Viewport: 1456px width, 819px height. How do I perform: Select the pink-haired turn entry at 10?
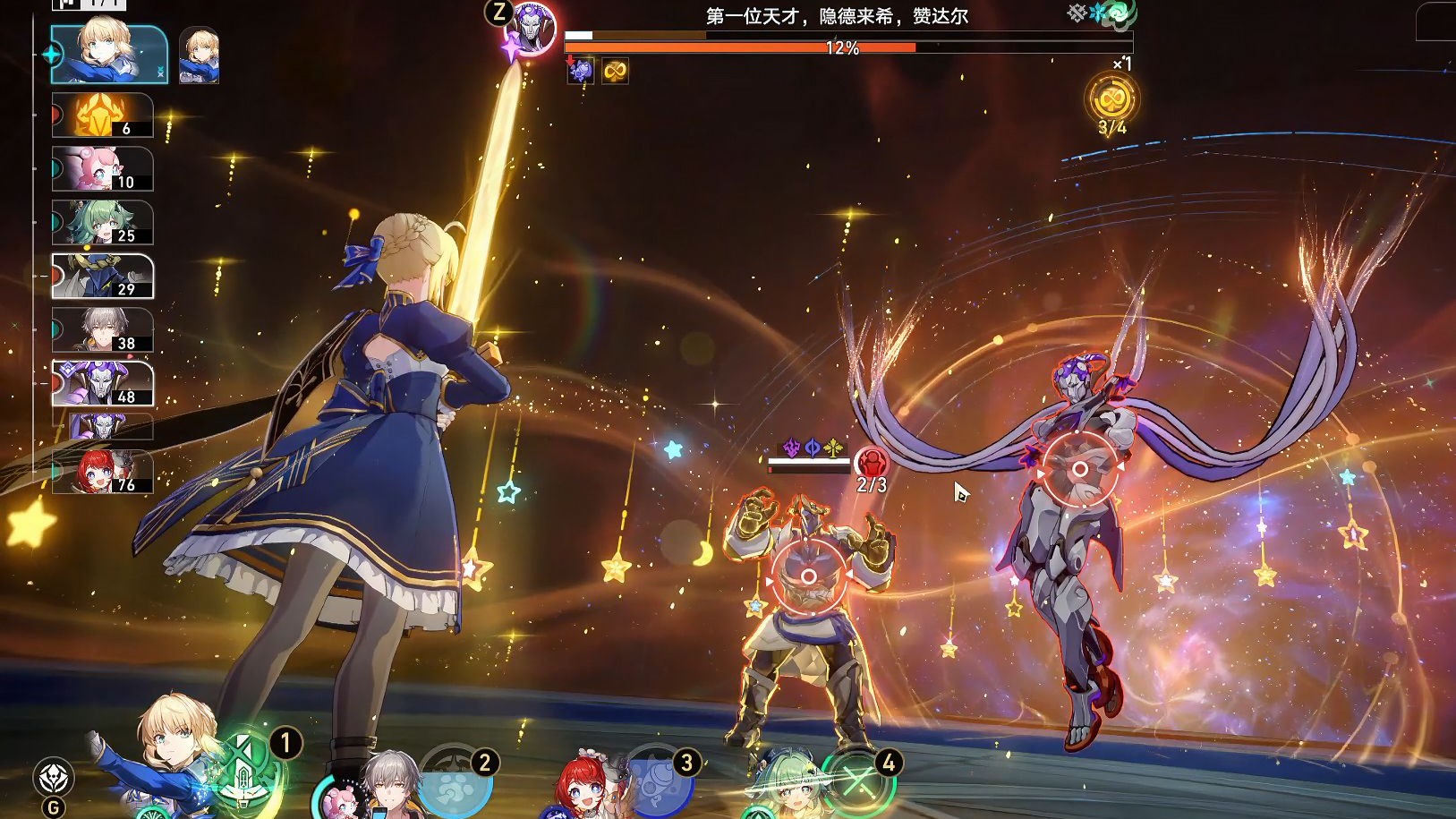pos(102,169)
